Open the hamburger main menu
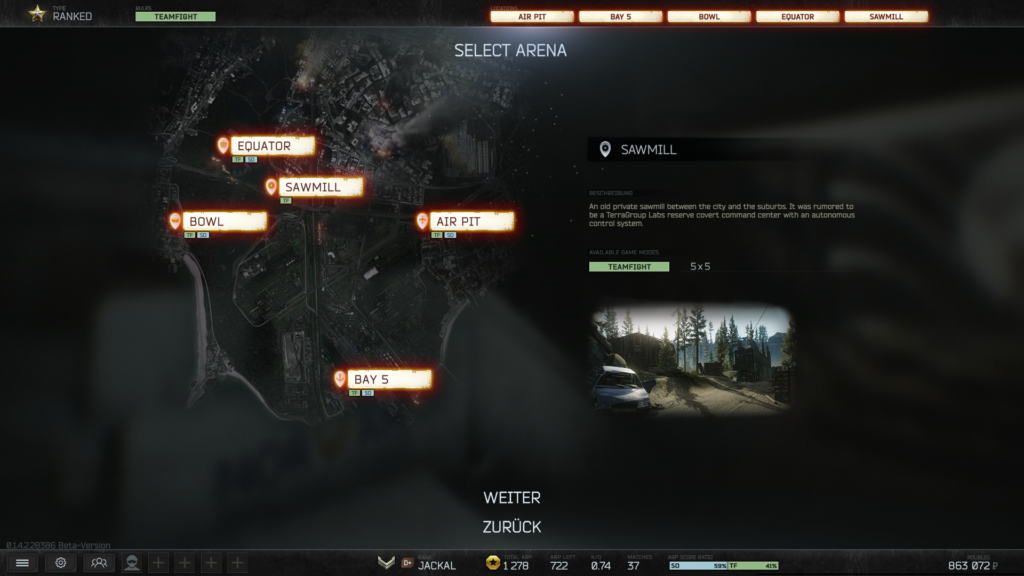The width and height of the screenshot is (1024, 576). pyautogui.click(x=22, y=563)
